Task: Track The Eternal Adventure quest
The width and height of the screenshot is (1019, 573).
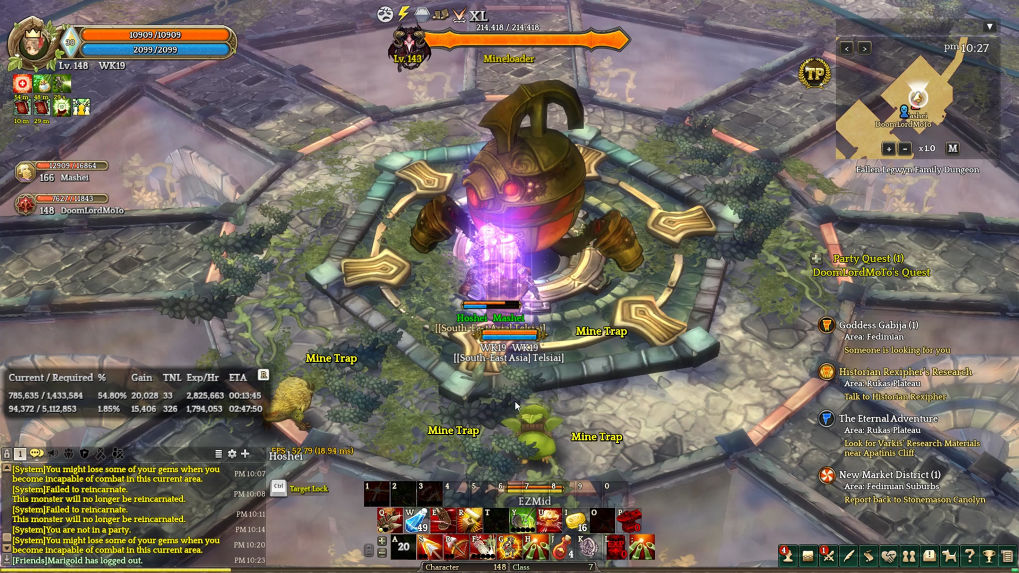Action: click(x=888, y=419)
